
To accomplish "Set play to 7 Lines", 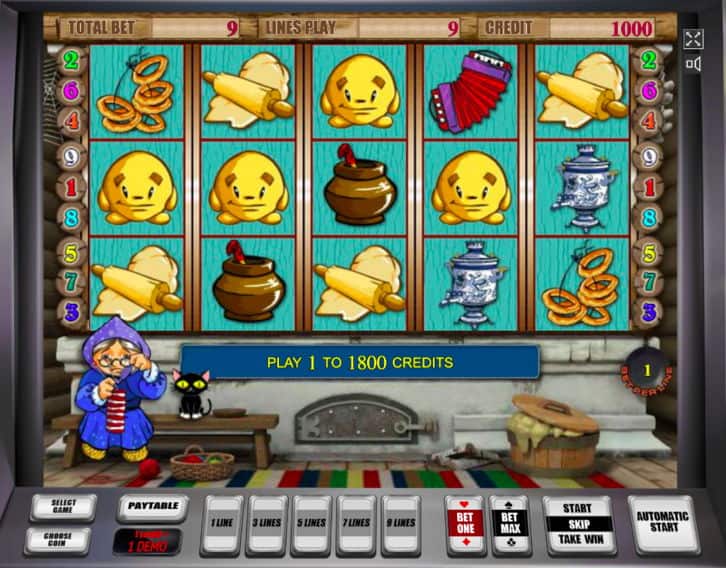I will point(356,523).
